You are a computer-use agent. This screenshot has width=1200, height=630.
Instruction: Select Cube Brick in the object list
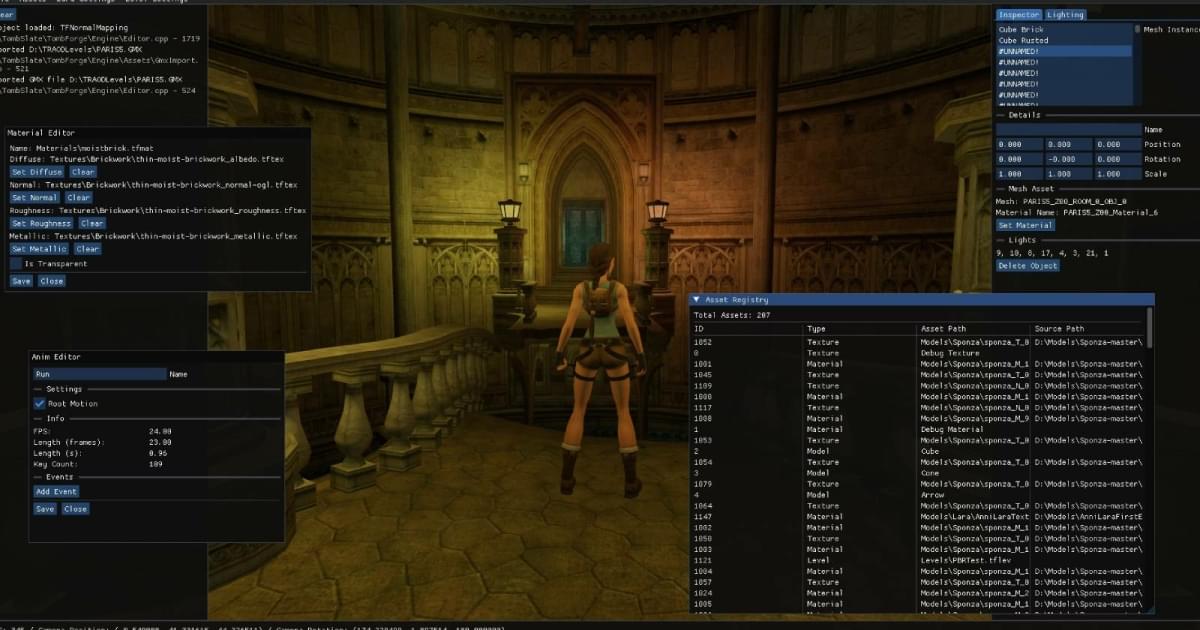tap(1021, 30)
